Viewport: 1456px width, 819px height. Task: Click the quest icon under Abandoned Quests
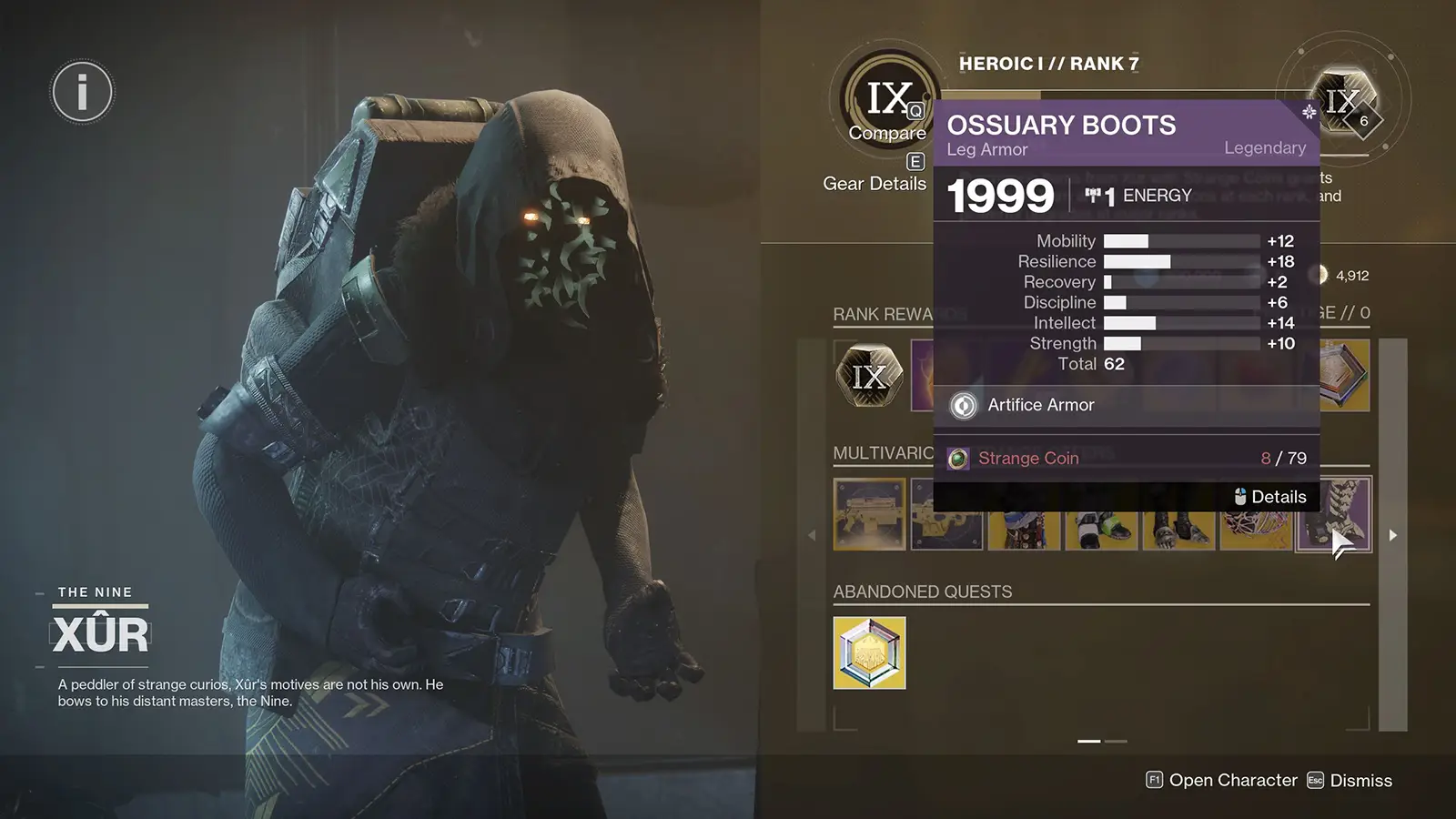(868, 652)
